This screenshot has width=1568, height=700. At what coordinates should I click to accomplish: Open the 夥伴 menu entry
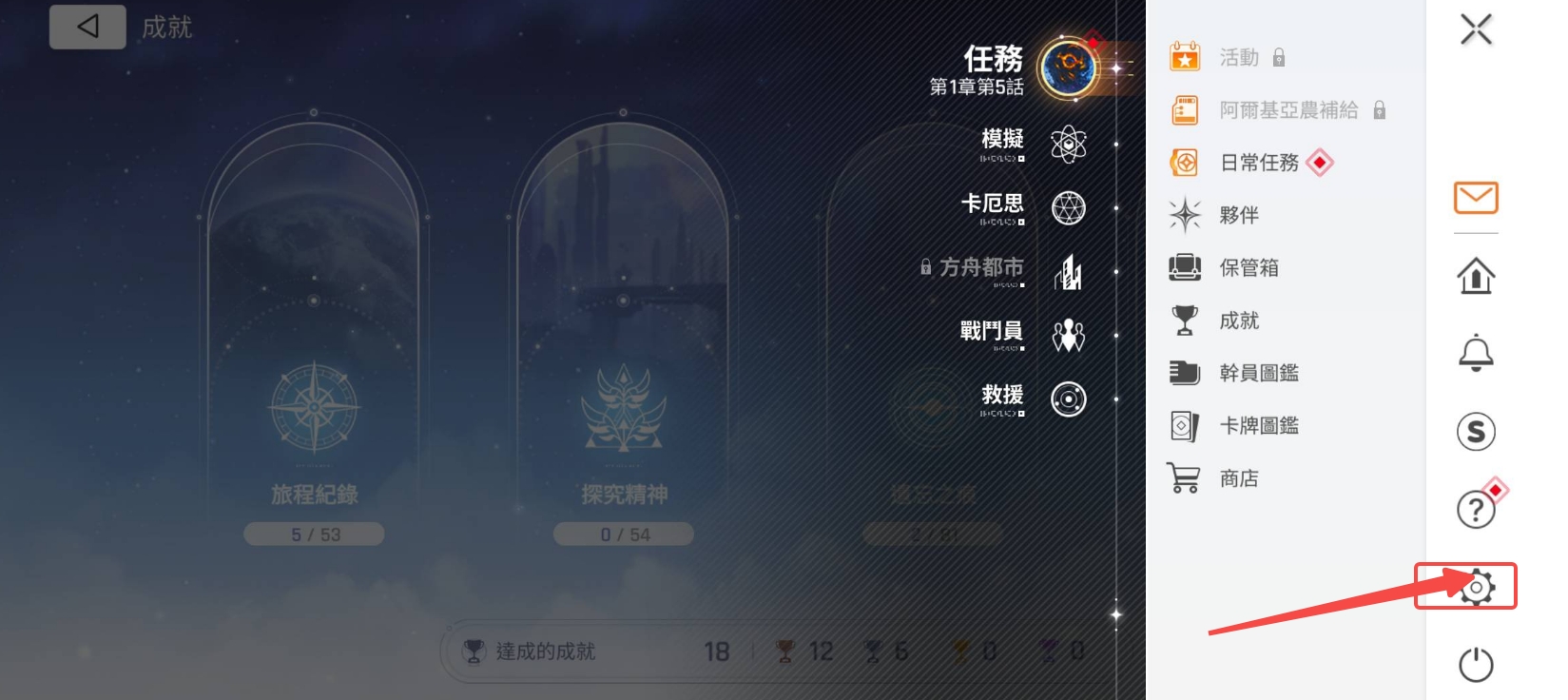point(1238,216)
